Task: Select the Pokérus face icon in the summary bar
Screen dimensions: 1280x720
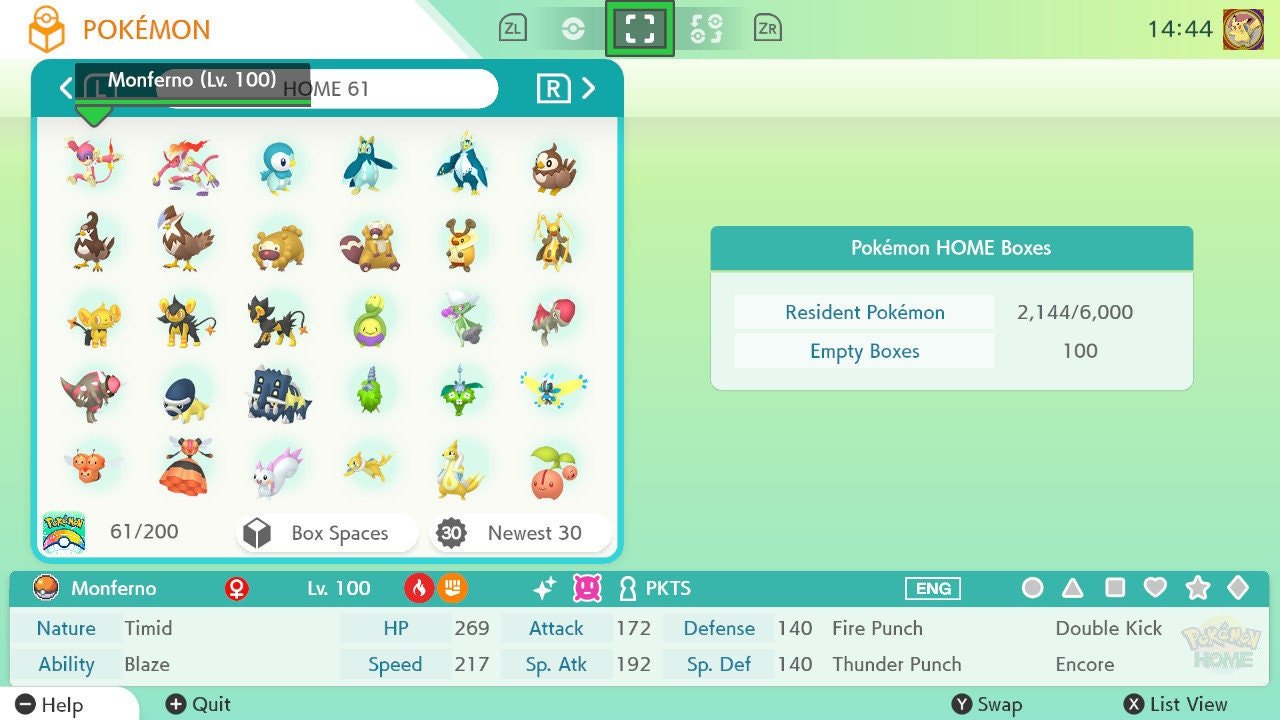Action: click(586, 589)
